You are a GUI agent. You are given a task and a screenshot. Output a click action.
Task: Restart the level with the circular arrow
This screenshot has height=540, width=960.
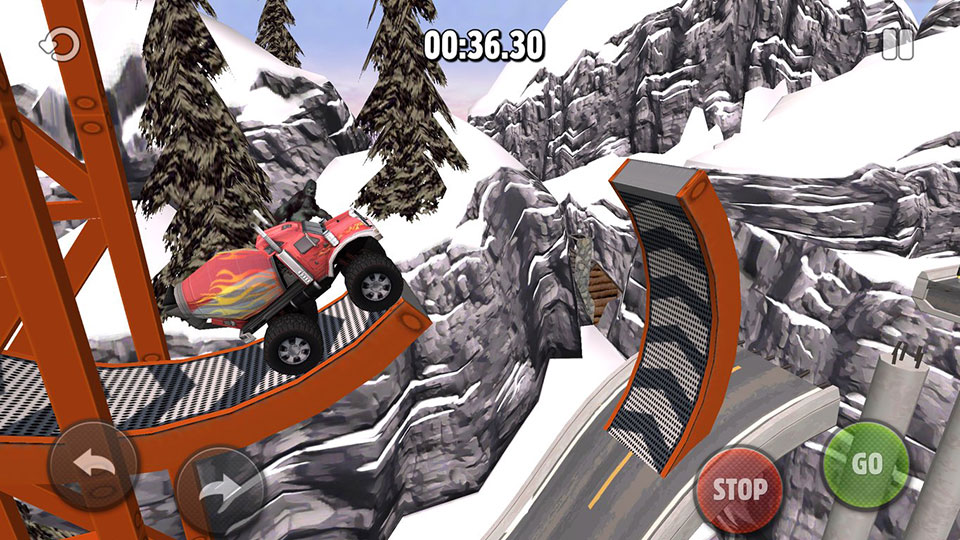pos(58,44)
